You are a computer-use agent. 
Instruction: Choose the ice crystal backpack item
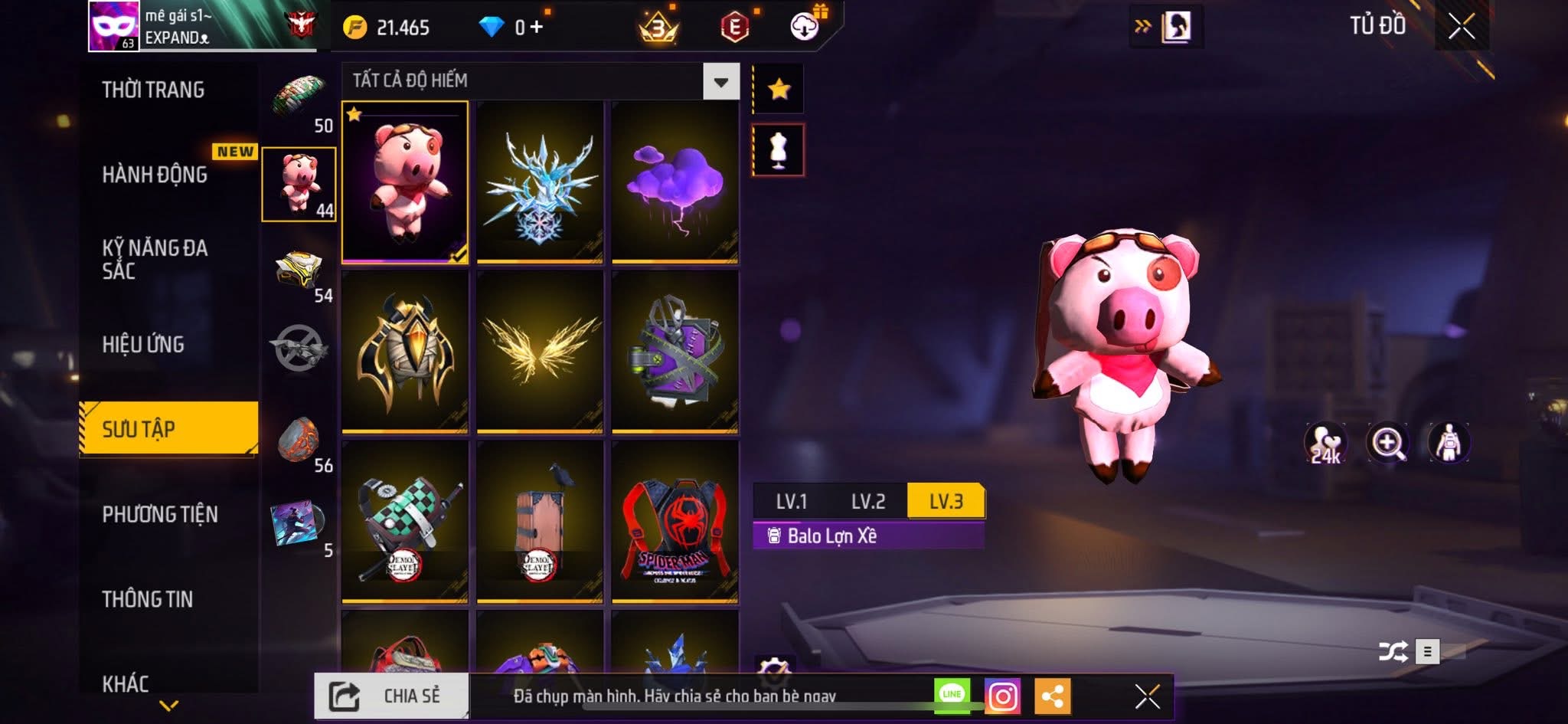pyautogui.click(x=540, y=182)
